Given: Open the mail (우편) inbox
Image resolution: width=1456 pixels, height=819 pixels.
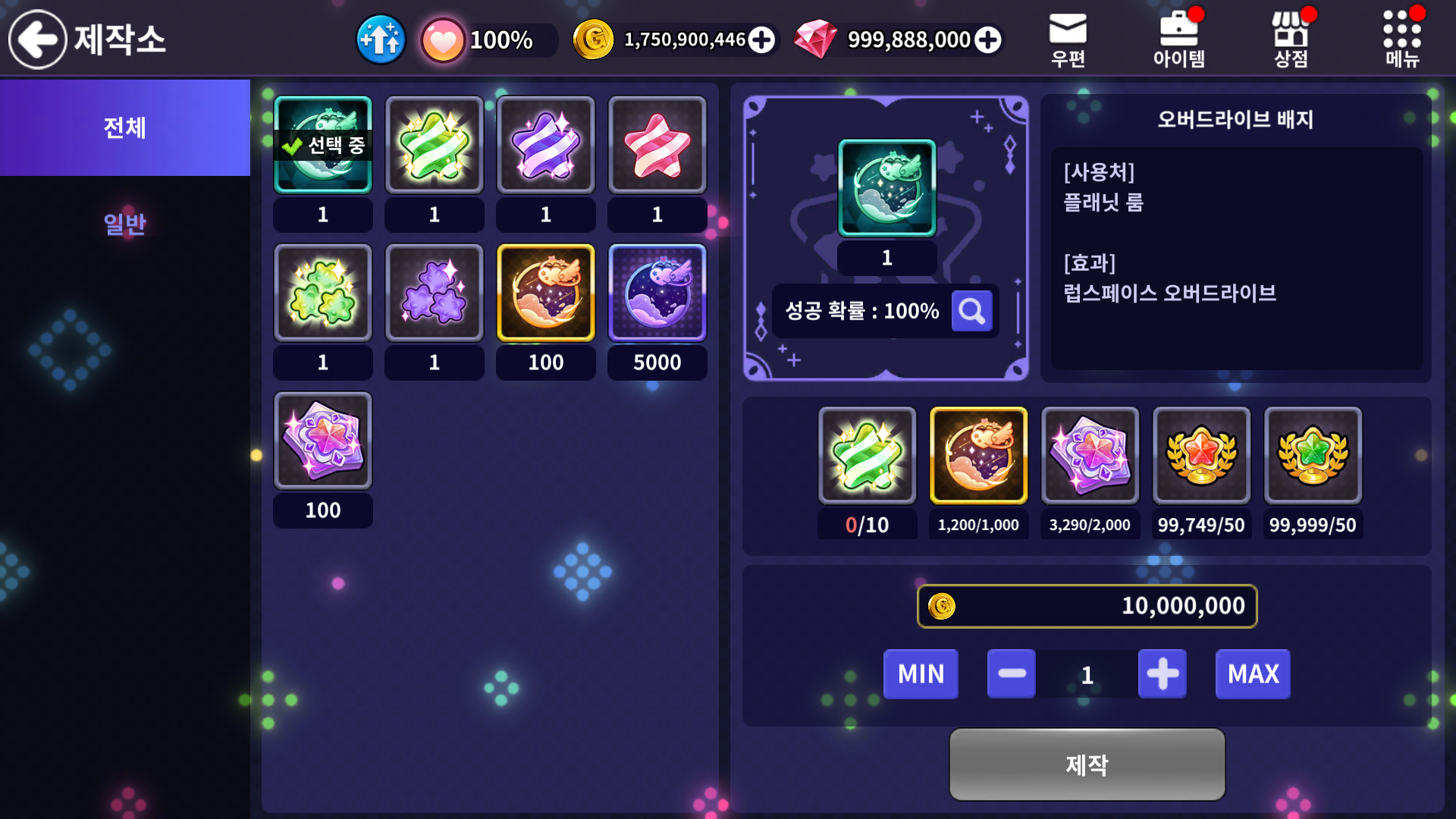Looking at the screenshot, I should click(x=1068, y=39).
